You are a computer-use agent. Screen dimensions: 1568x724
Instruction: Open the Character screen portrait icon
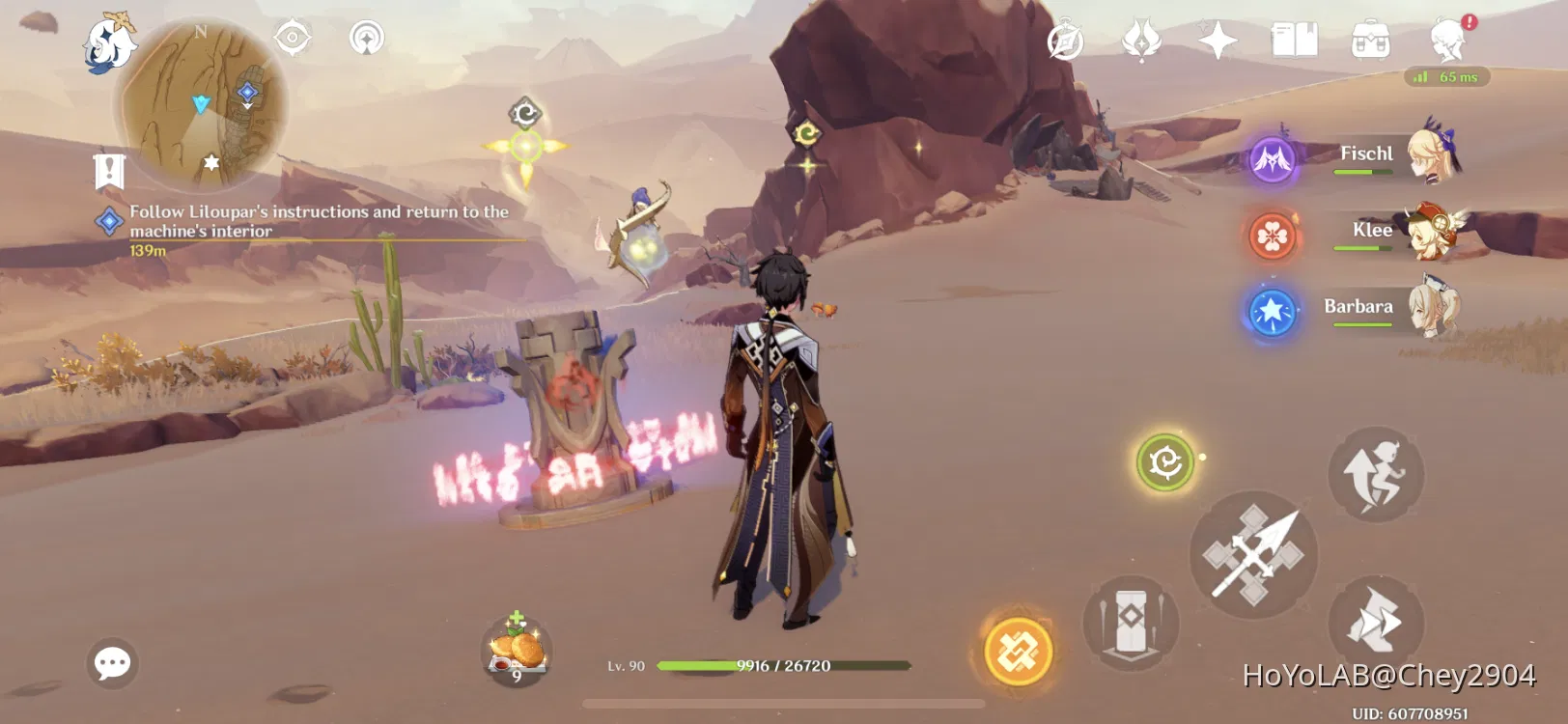[x=1446, y=39]
